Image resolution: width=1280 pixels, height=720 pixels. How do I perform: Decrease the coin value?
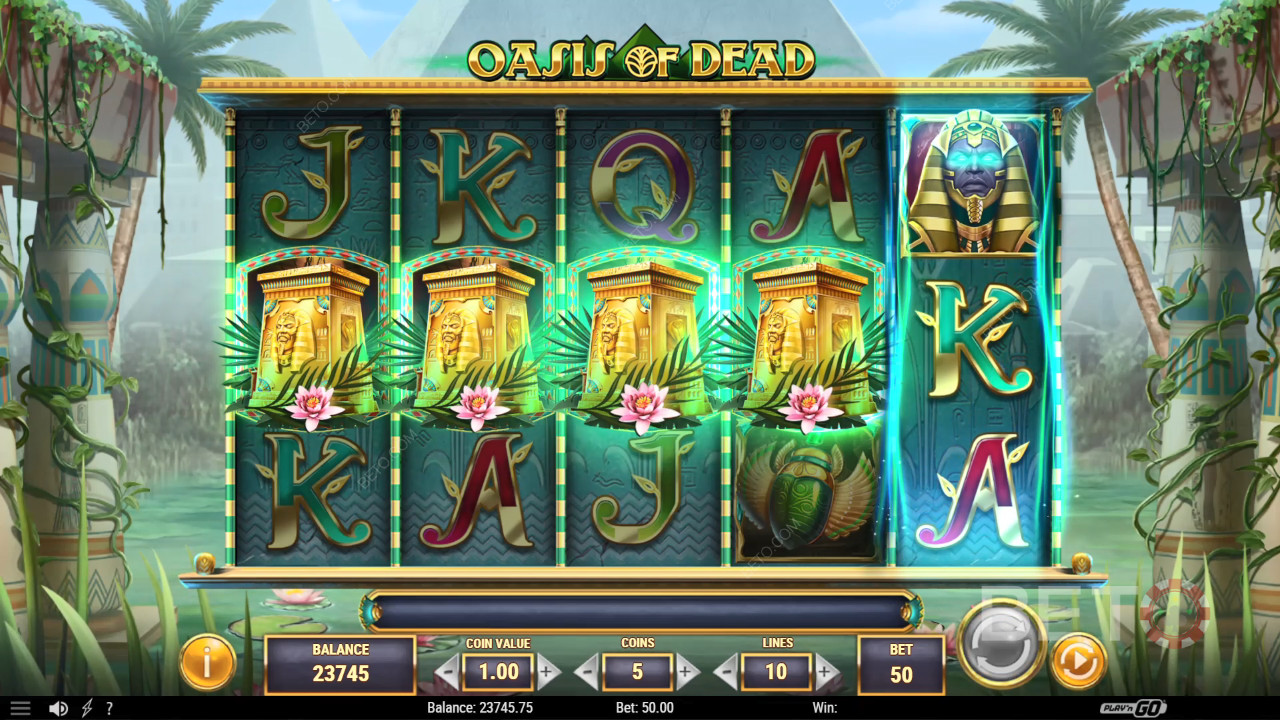coord(447,672)
